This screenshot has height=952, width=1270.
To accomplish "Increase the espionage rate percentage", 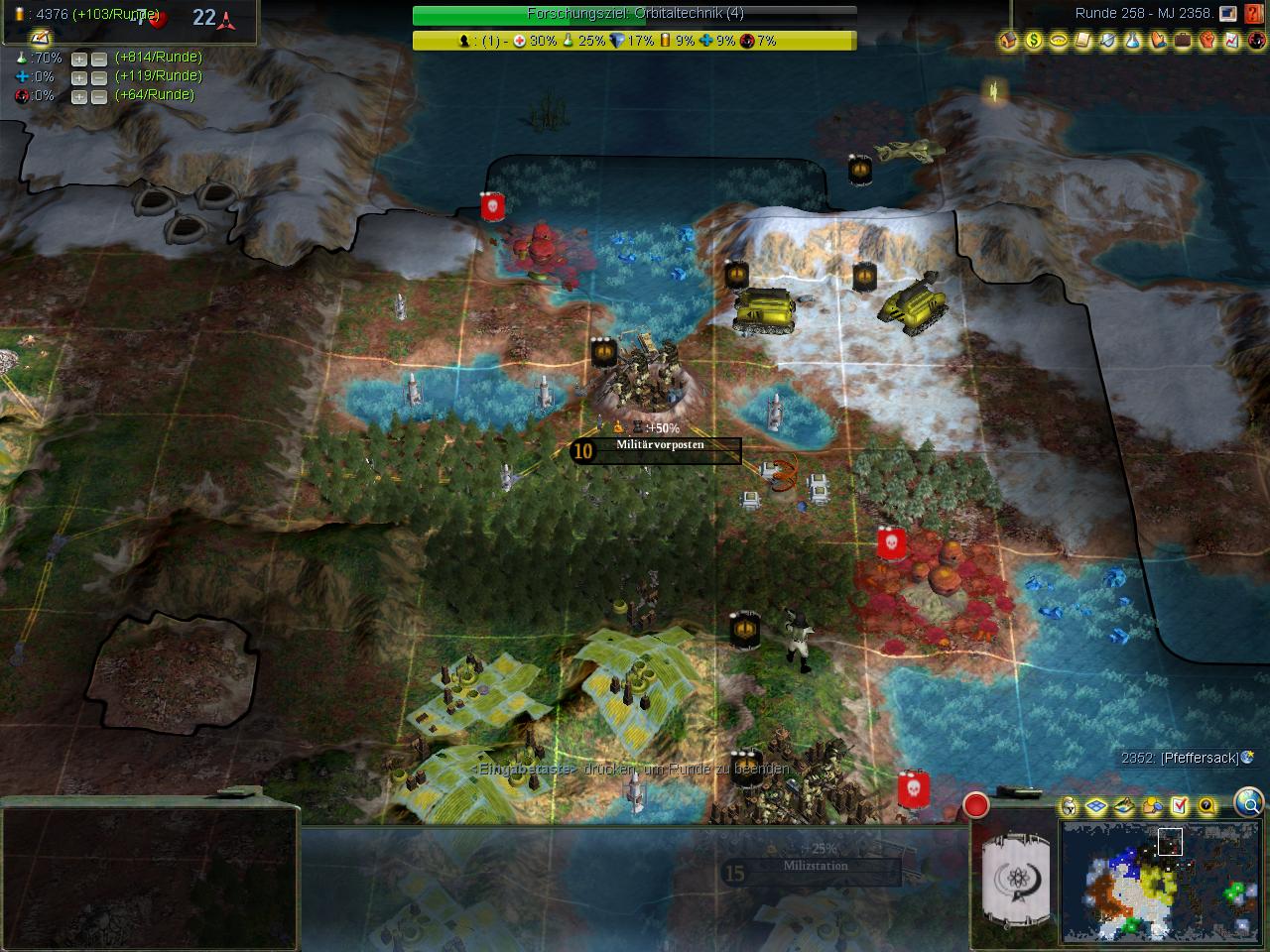I will pyautogui.click(x=79, y=96).
